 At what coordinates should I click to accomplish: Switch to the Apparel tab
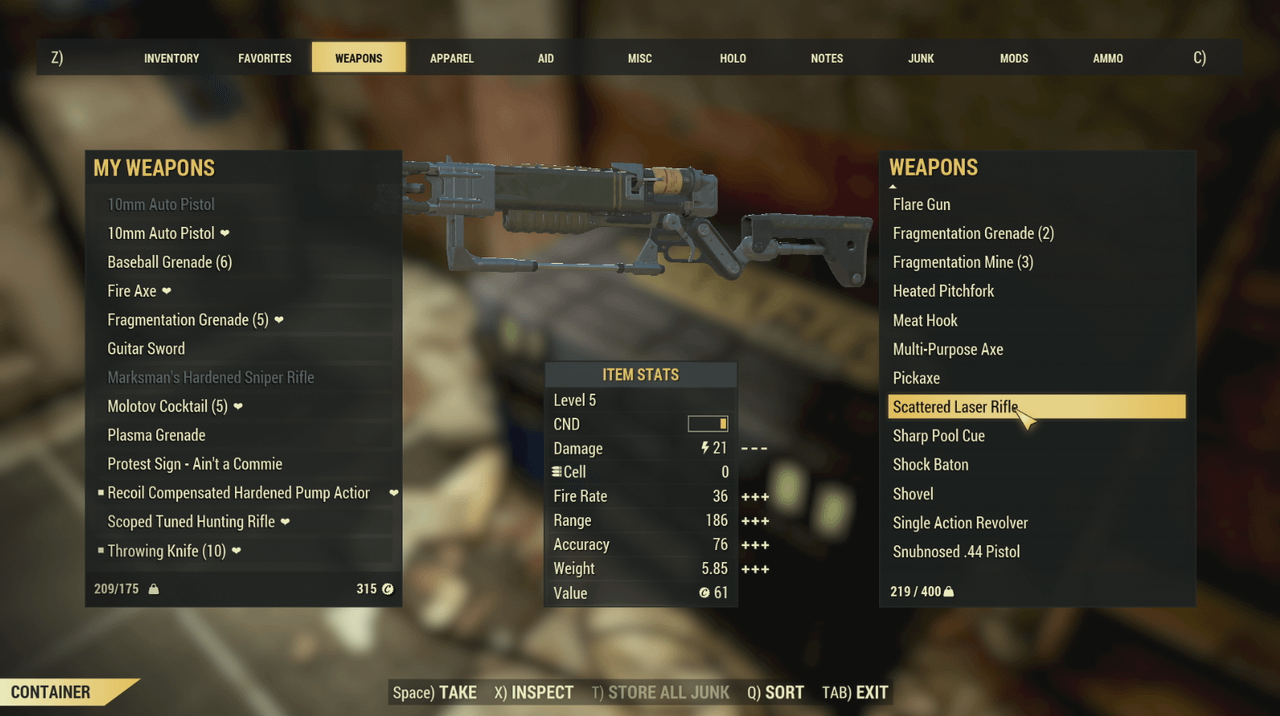pos(451,58)
